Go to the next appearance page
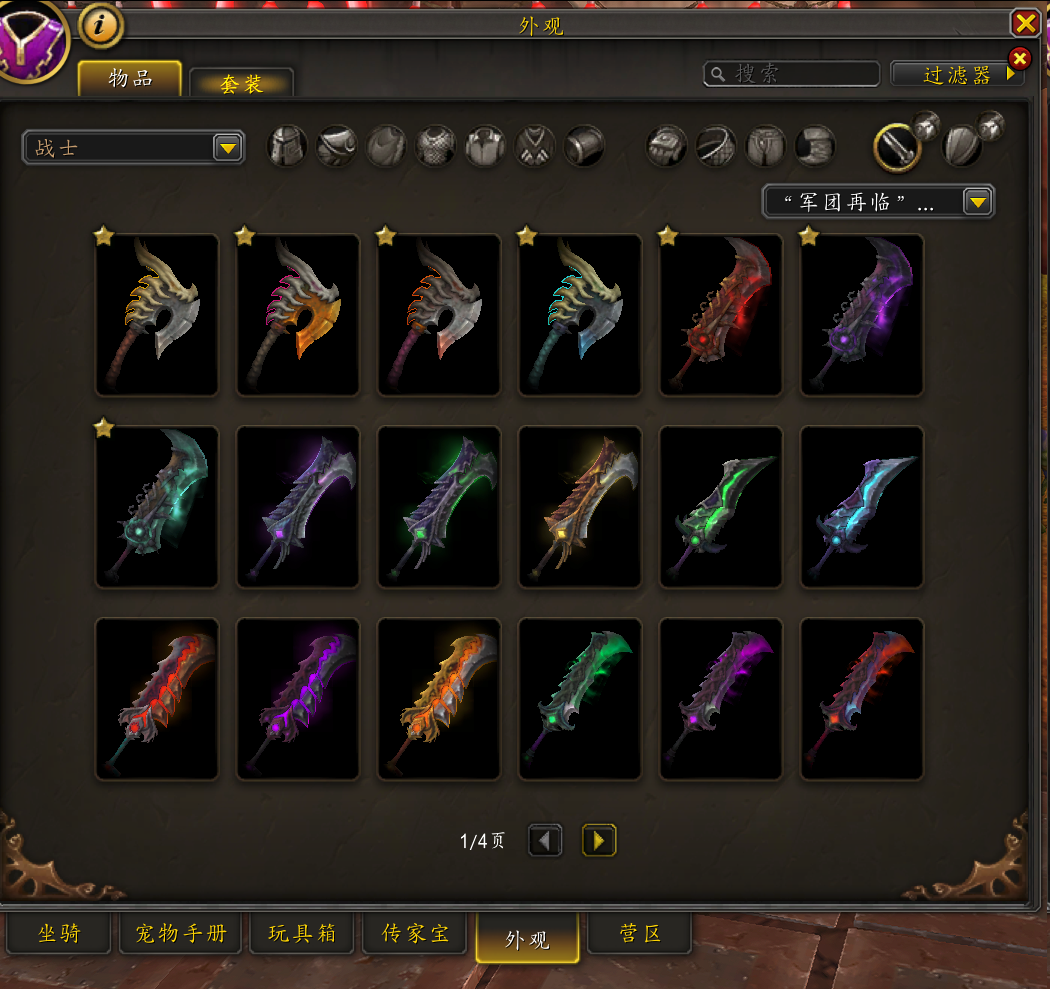Screen dimensions: 1050x989 tap(599, 841)
